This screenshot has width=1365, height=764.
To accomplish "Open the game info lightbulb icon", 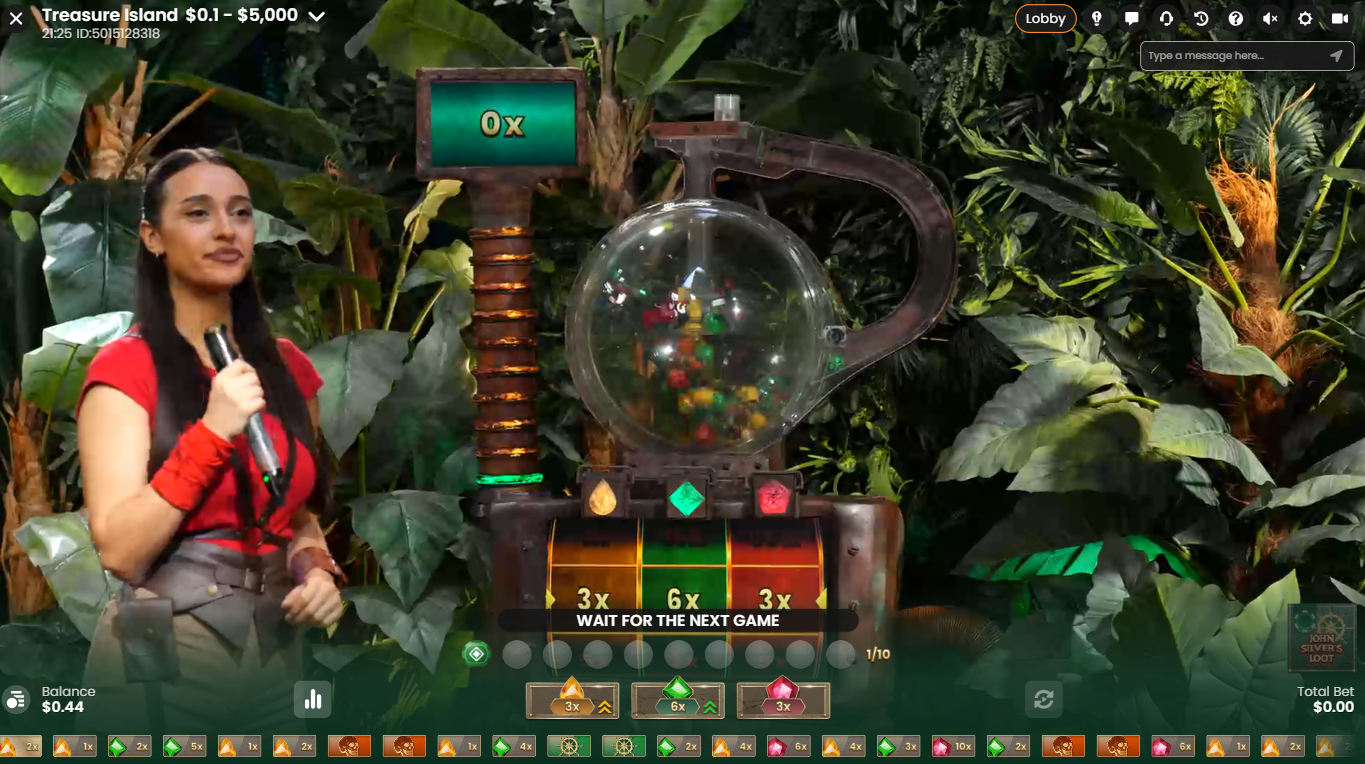I will click(1097, 18).
